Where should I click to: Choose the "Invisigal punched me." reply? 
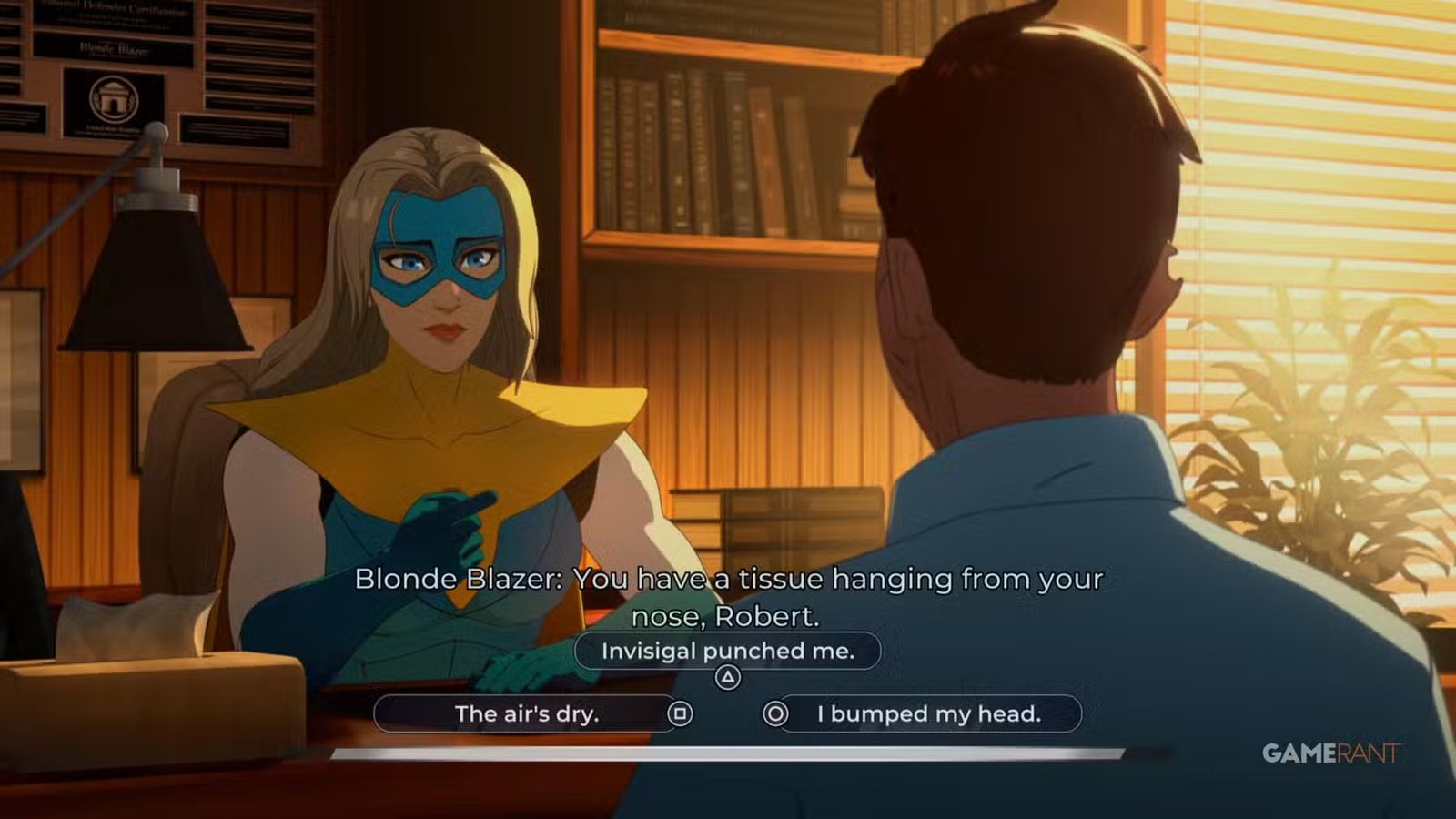(727, 652)
